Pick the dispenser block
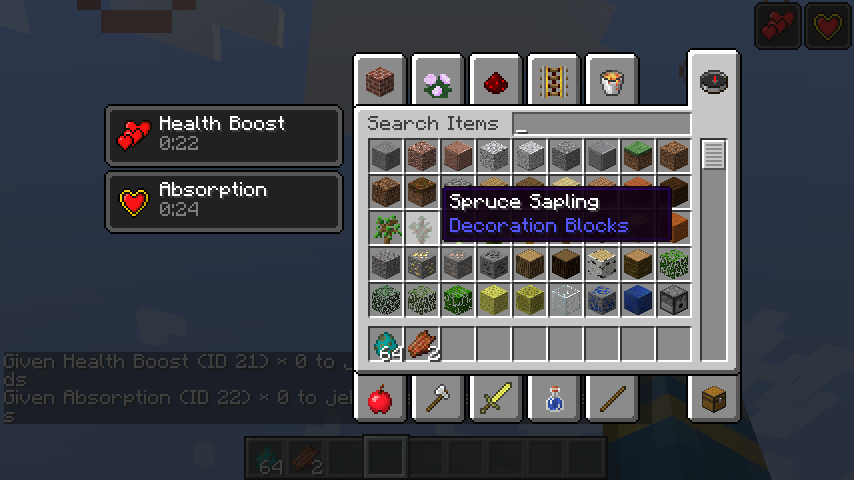 pos(672,299)
